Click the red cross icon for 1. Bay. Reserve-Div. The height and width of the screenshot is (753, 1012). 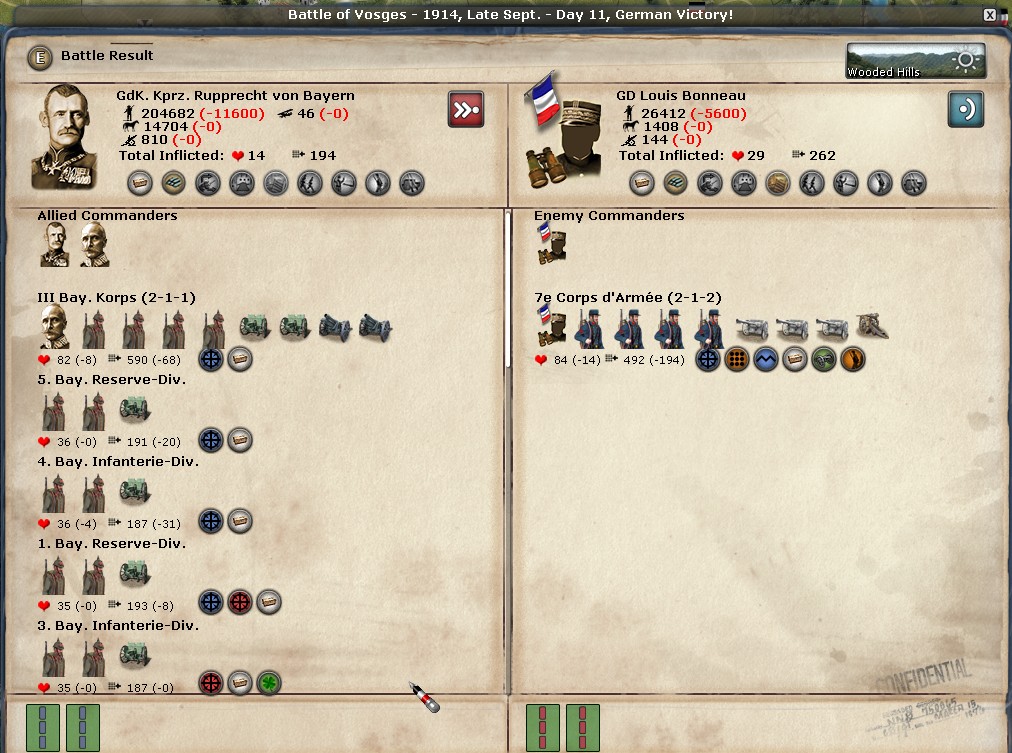pos(240,602)
